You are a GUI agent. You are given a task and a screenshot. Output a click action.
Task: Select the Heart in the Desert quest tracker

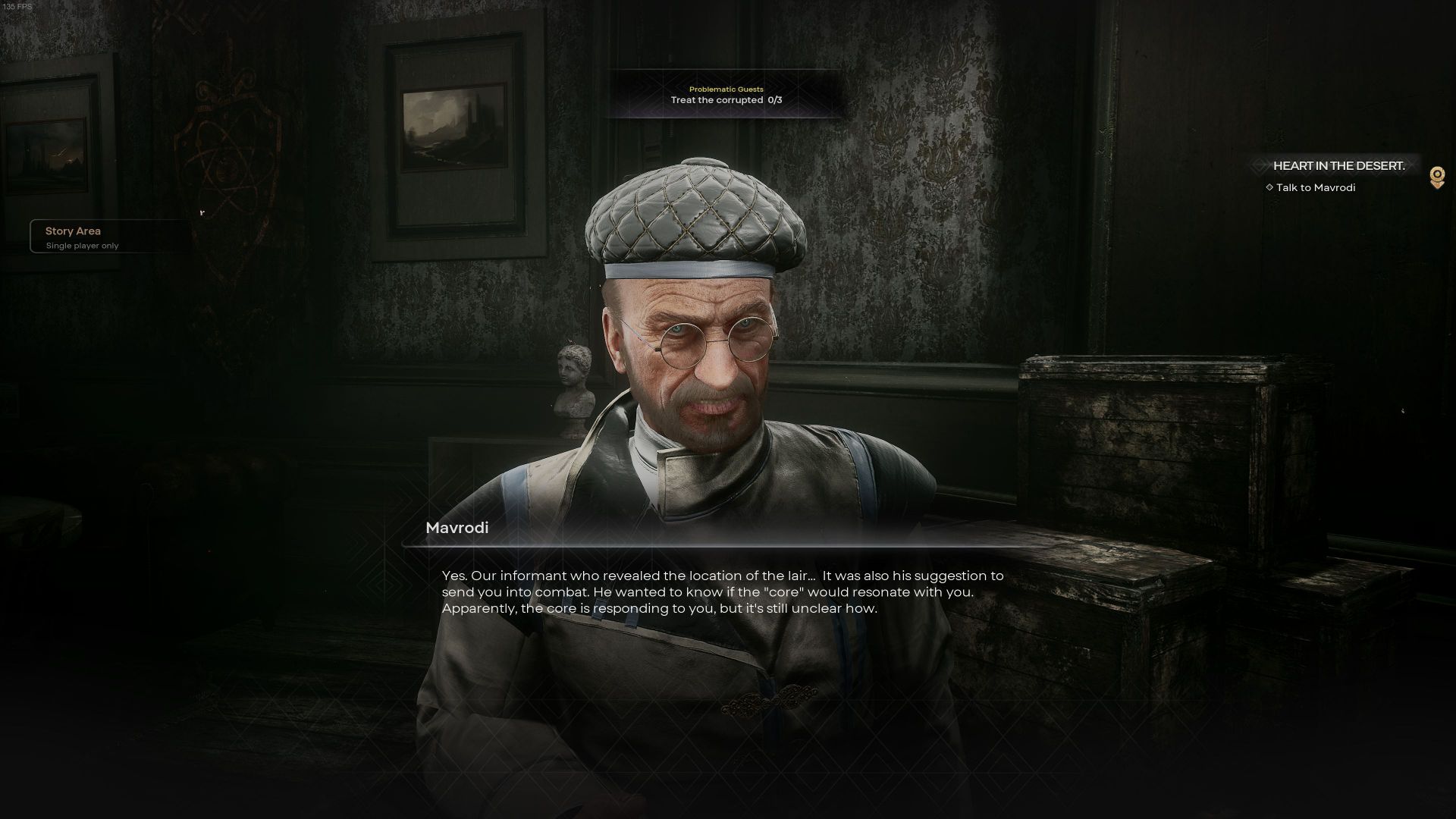(x=1338, y=166)
